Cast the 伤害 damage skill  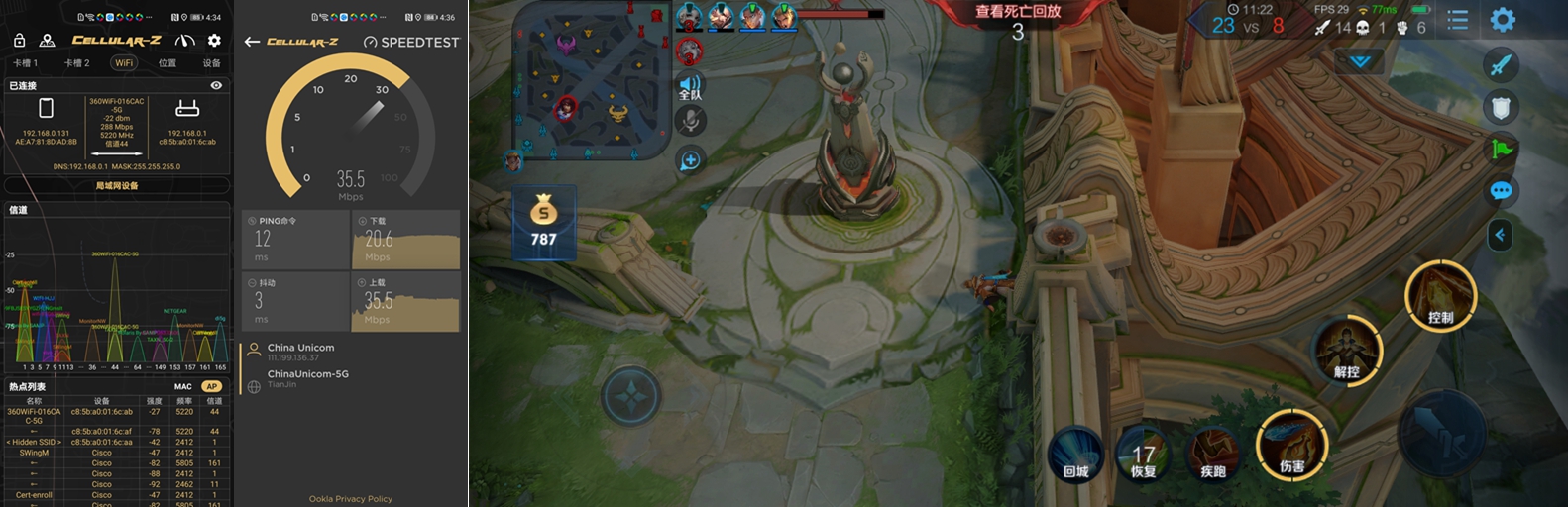[x=1290, y=446]
